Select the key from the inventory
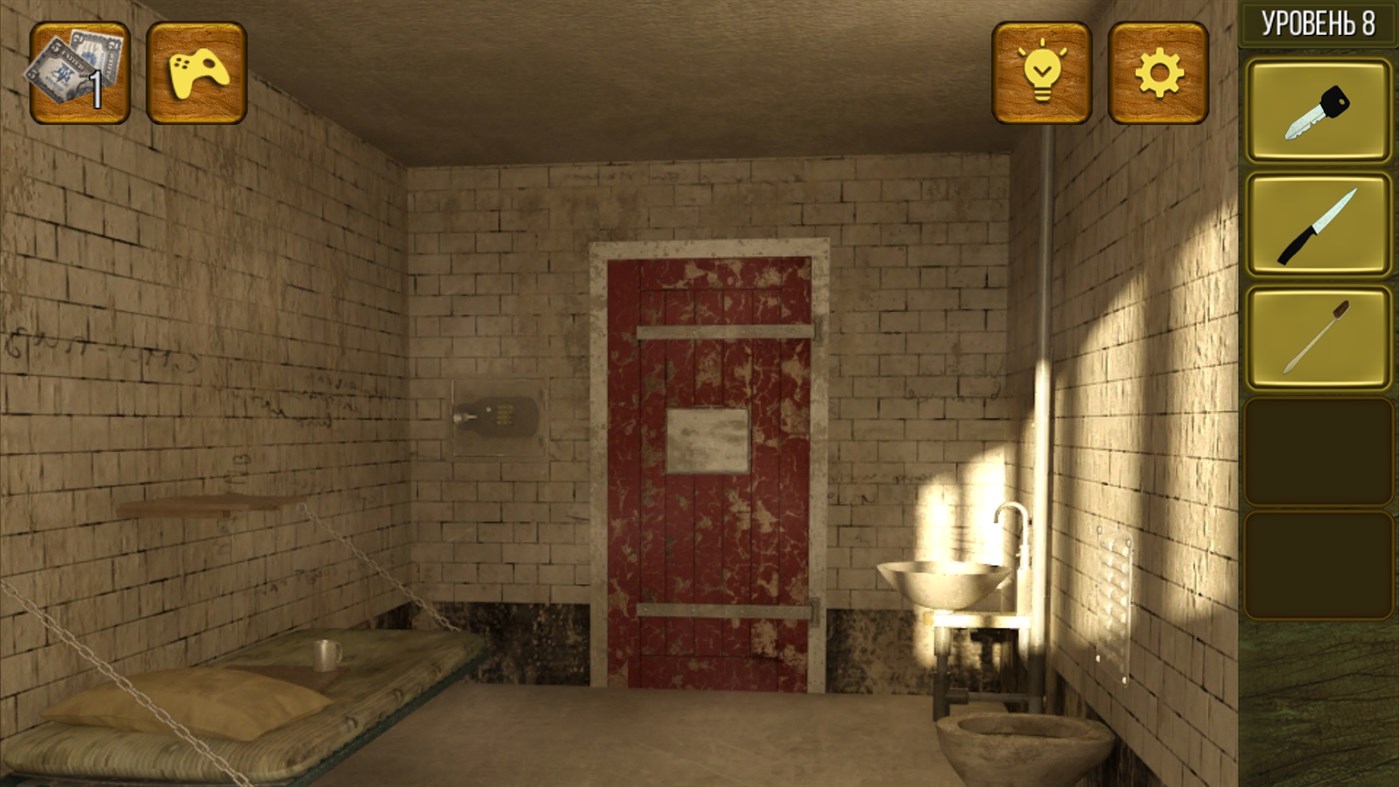This screenshot has width=1399, height=787. (1318, 110)
